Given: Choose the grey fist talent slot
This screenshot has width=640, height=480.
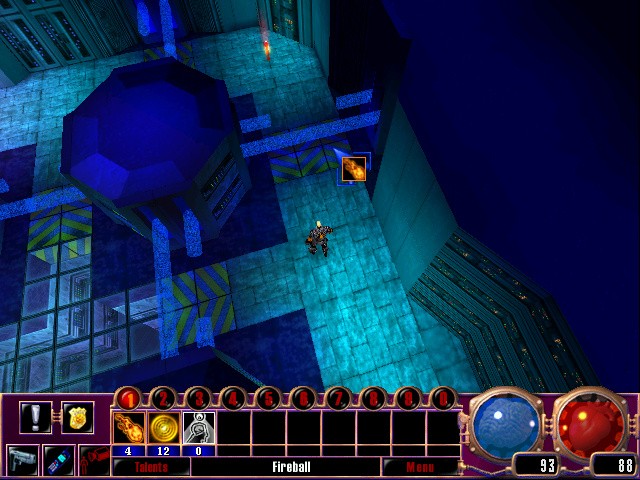Looking at the screenshot, I should (198, 428).
